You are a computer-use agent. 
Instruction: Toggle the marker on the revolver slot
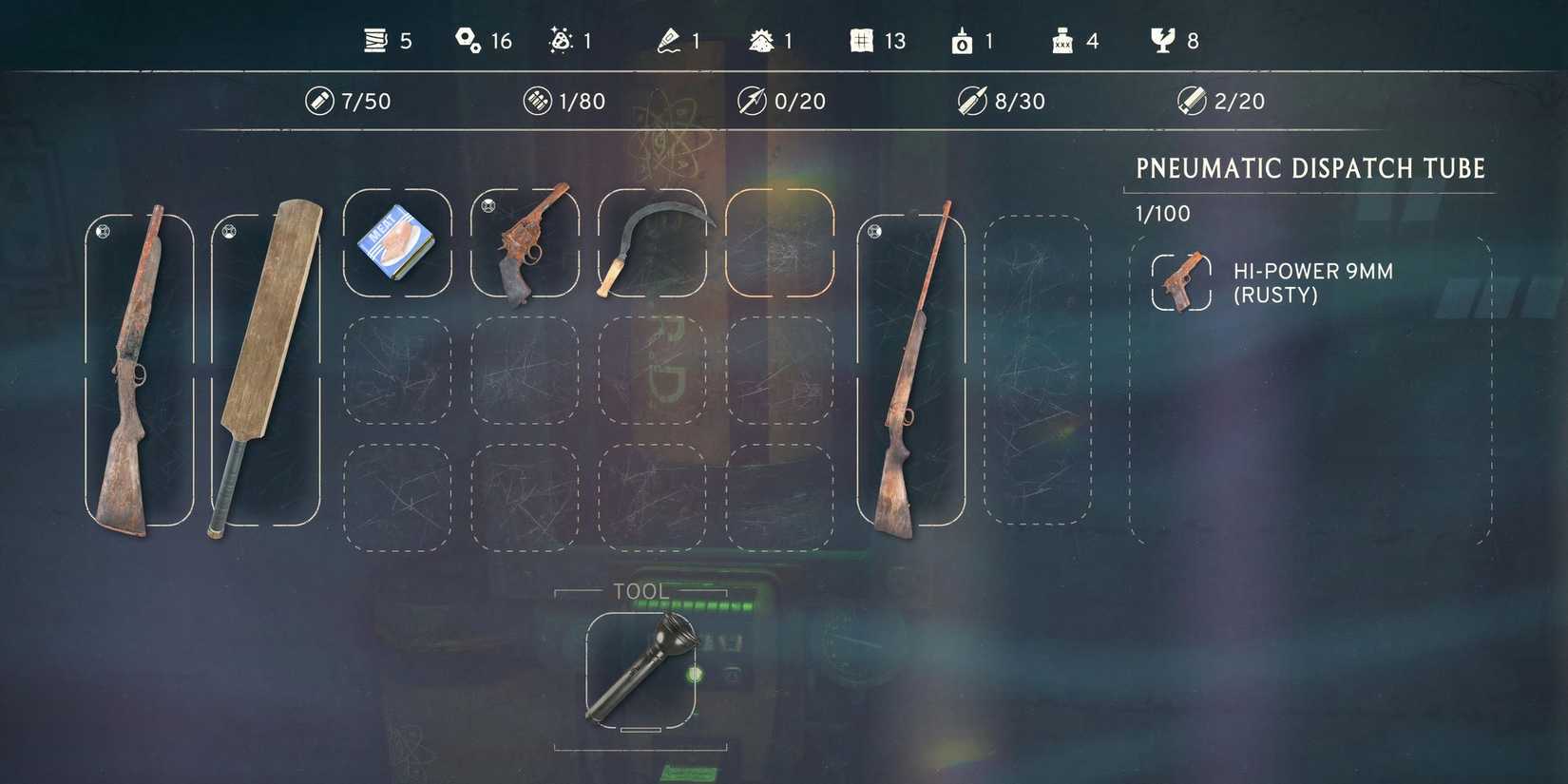pyautogui.click(x=488, y=203)
